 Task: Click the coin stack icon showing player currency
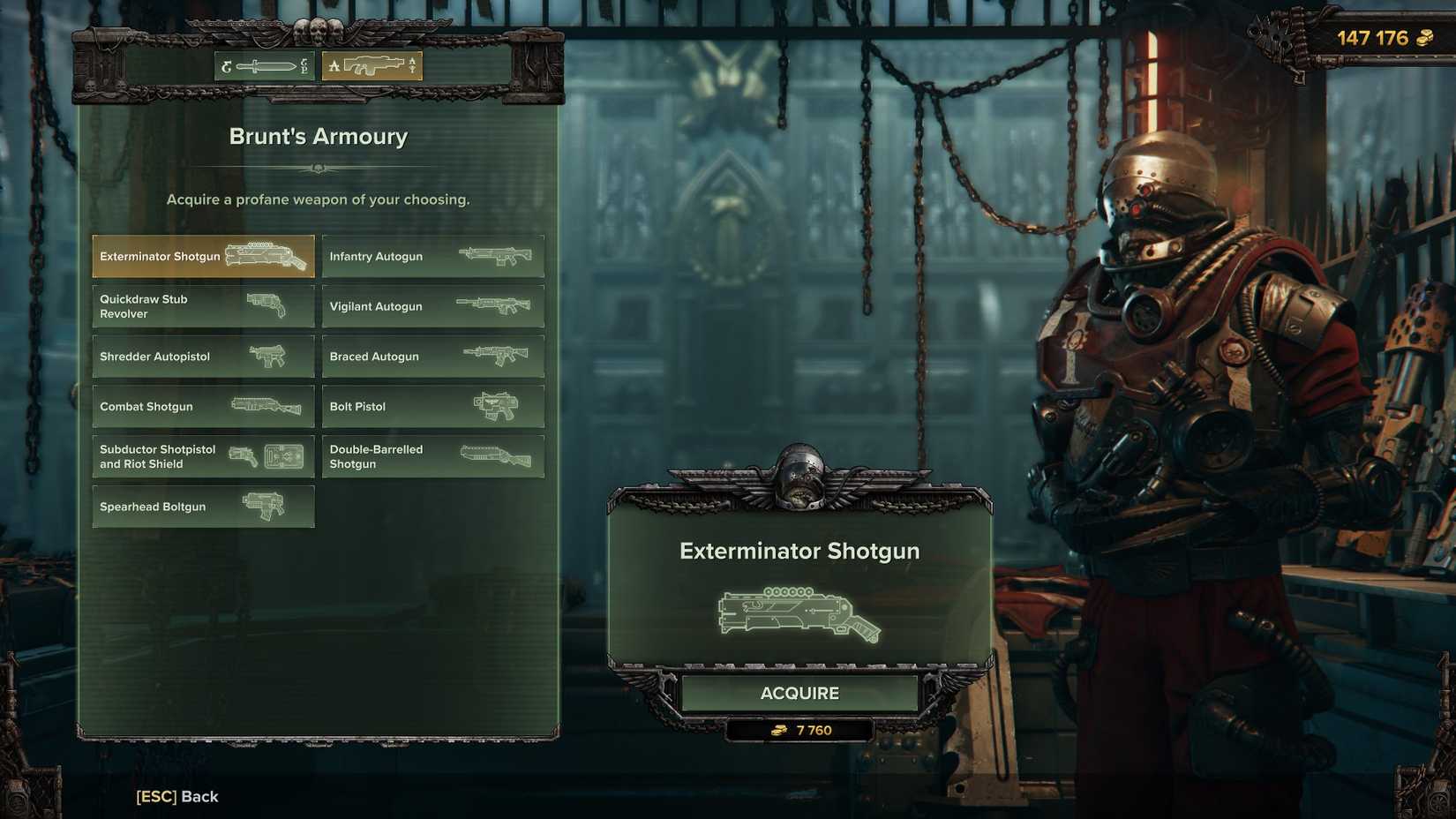click(1425, 39)
